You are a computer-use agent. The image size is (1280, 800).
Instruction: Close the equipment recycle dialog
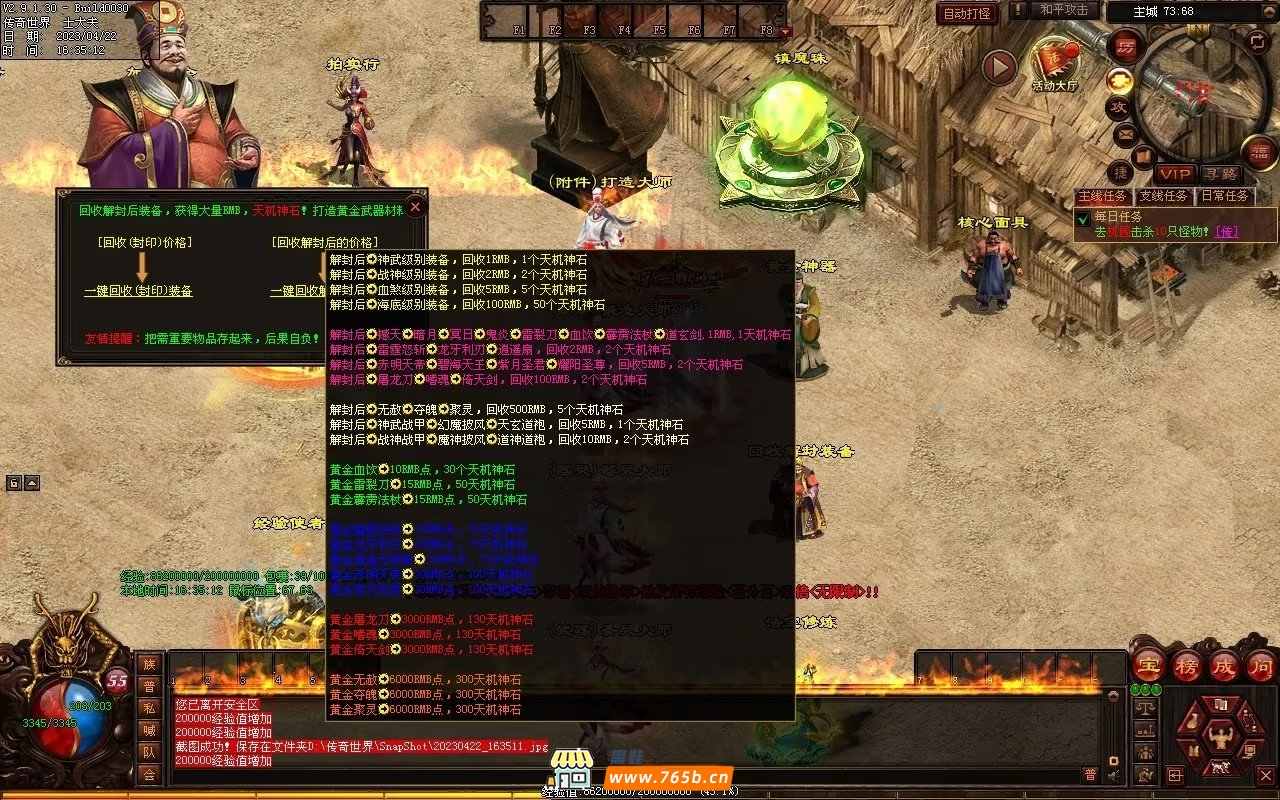click(415, 207)
